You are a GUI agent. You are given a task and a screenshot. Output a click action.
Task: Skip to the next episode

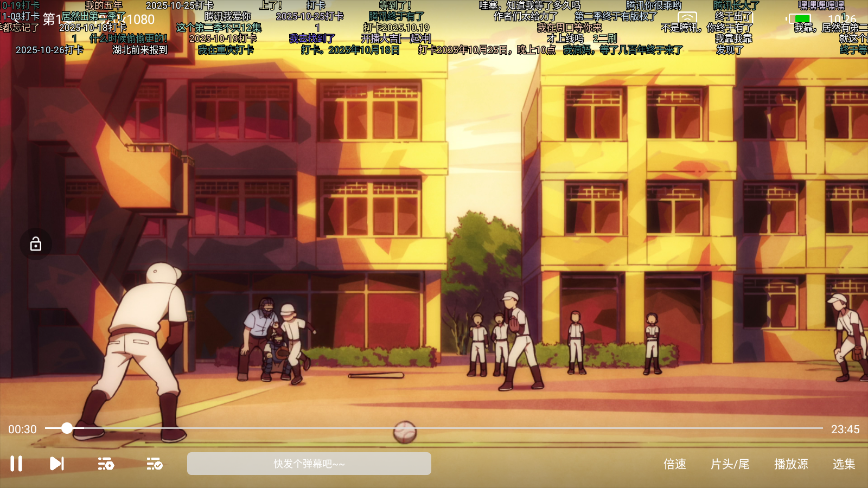(57, 463)
